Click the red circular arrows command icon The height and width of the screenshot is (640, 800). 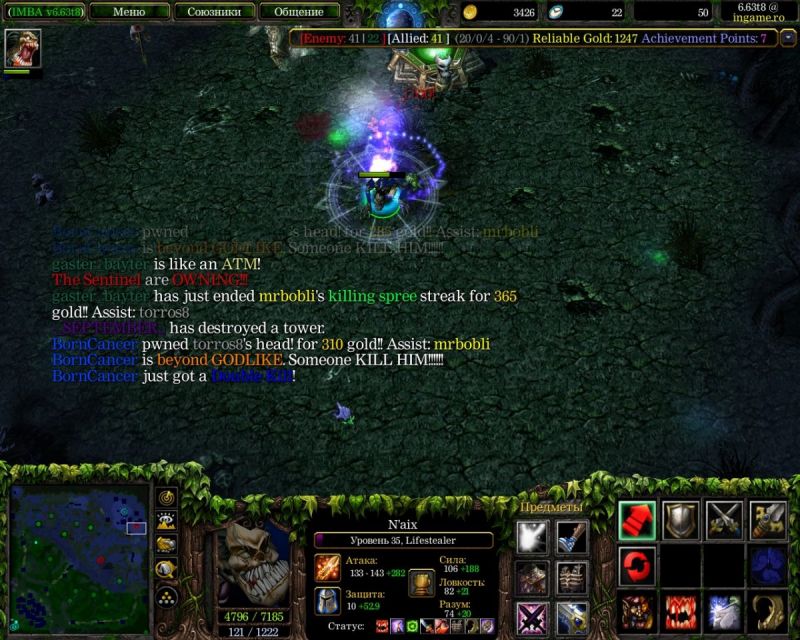pos(637,566)
